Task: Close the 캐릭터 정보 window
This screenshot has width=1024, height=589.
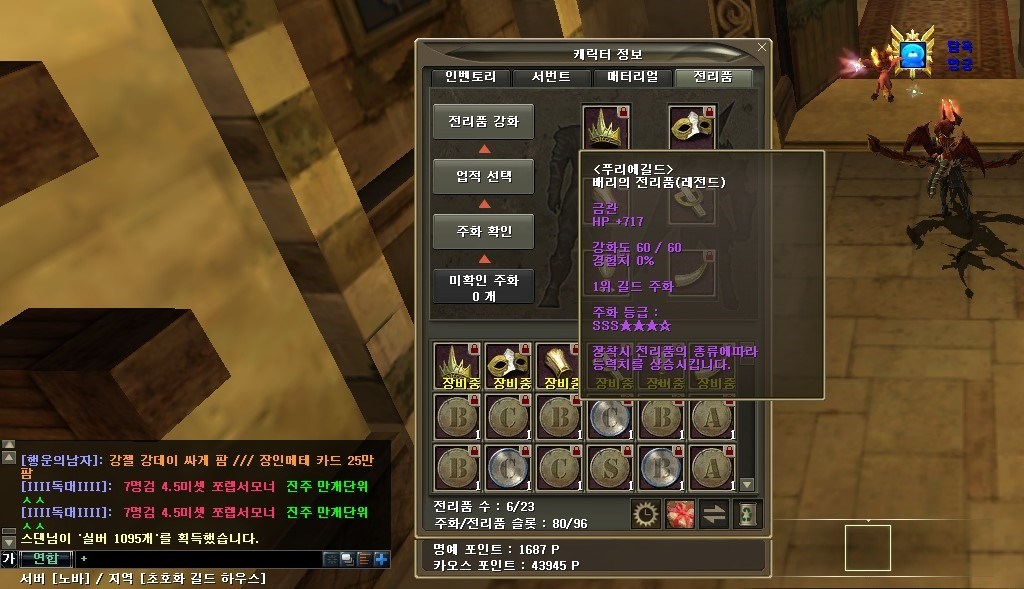Action: coord(763,46)
